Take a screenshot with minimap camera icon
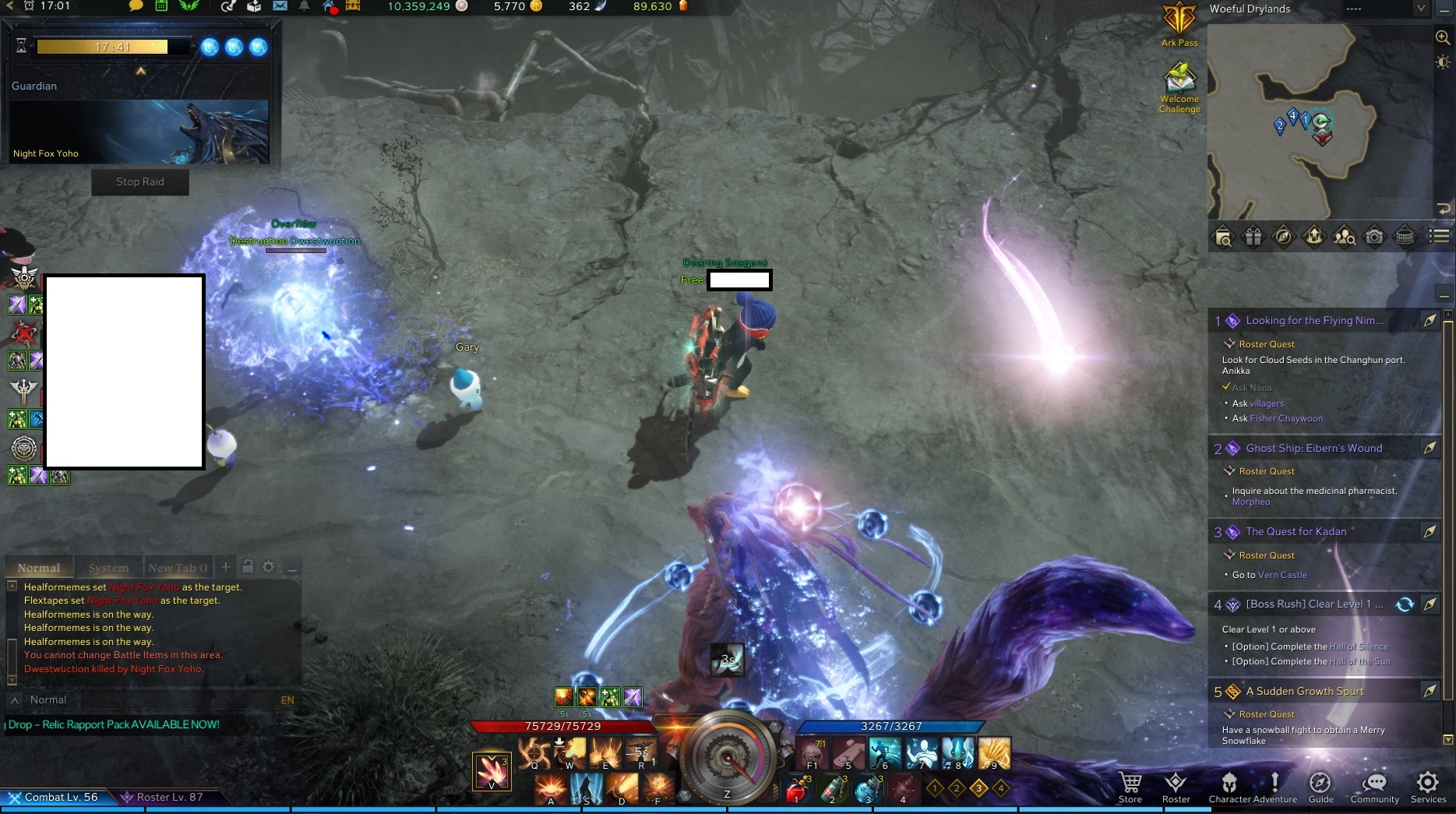Image resolution: width=1456 pixels, height=814 pixels. point(1375,236)
